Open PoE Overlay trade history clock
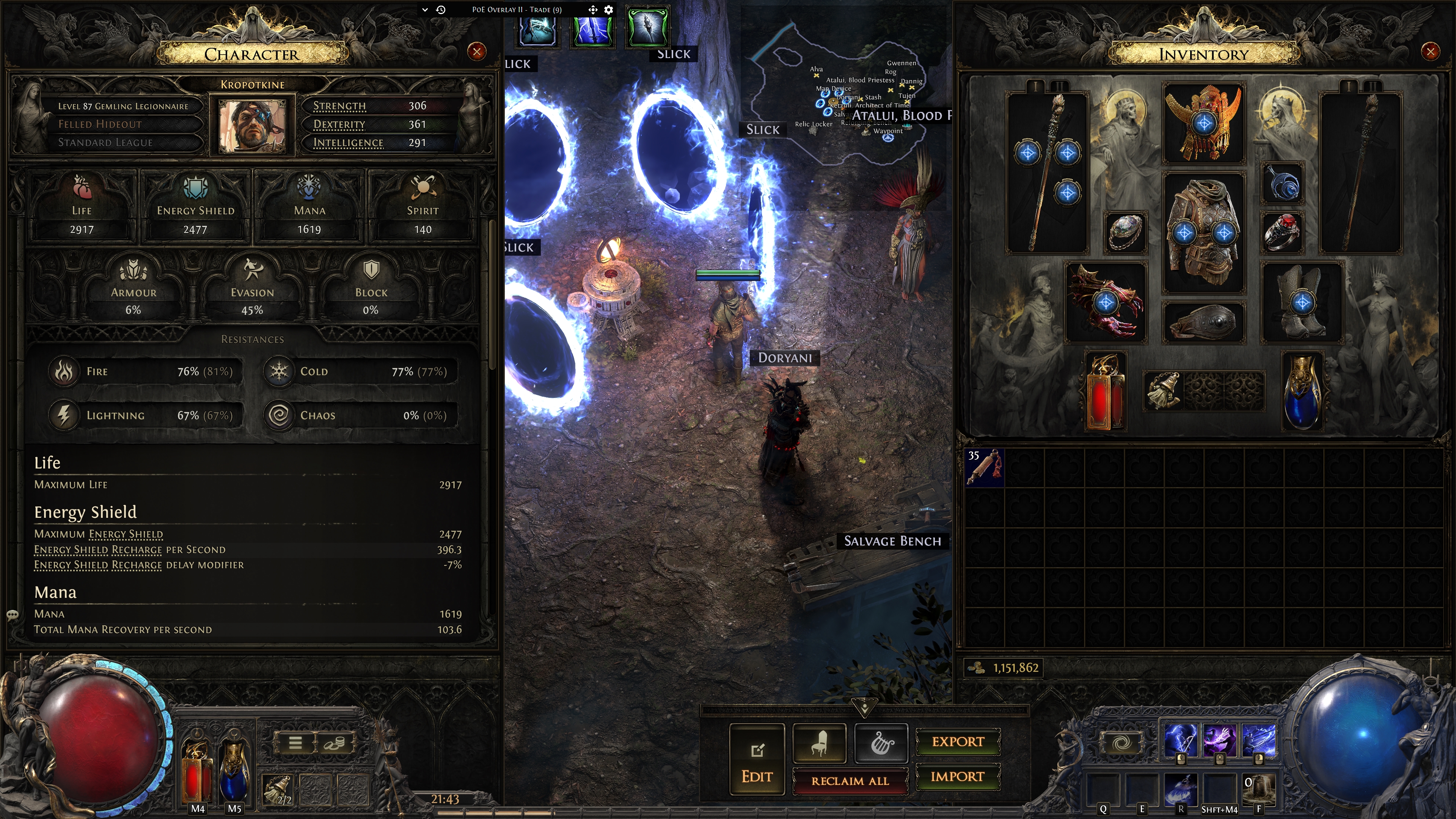This screenshot has width=1456, height=819. click(441, 9)
